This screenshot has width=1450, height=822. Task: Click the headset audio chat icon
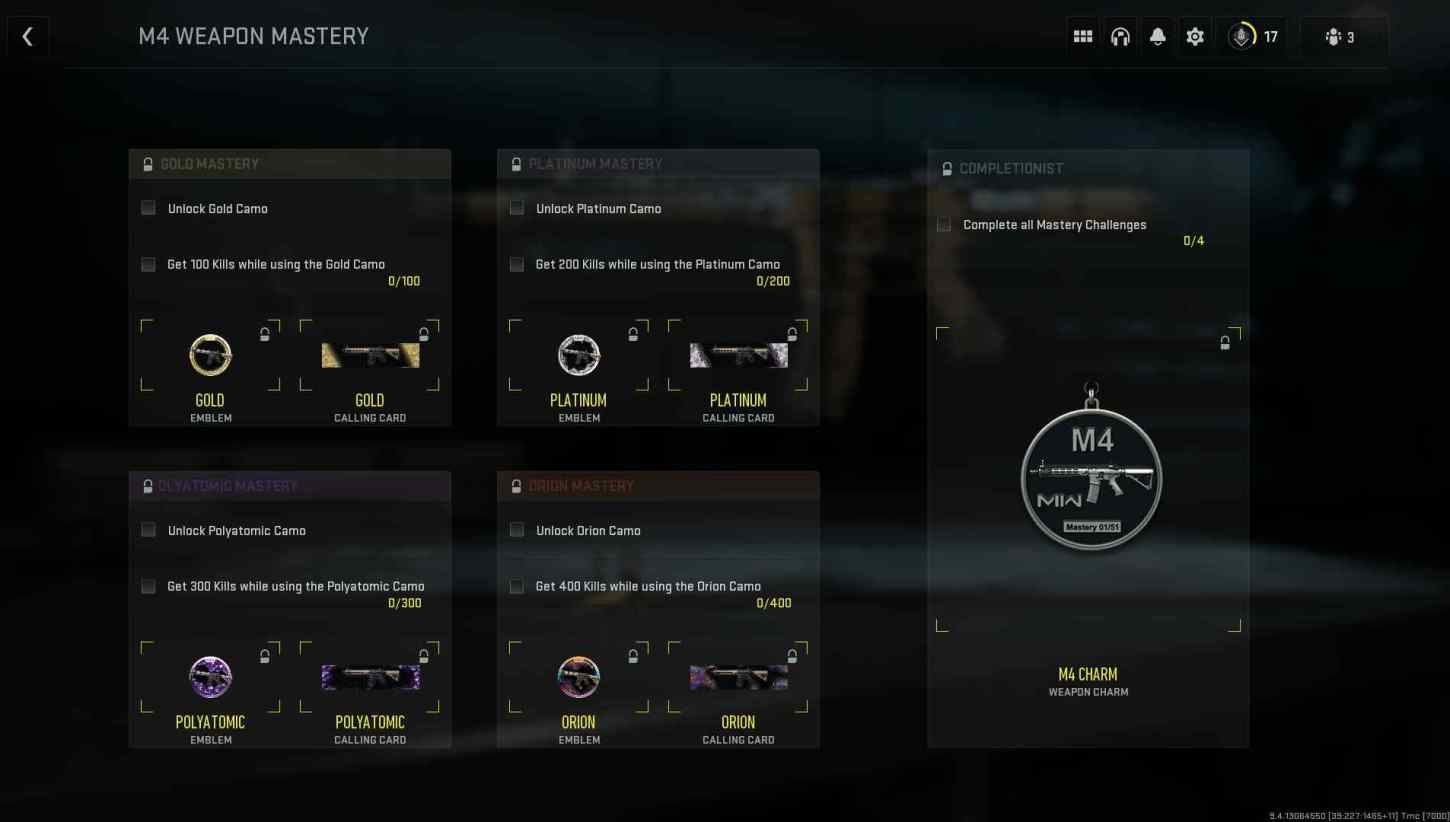(x=1120, y=36)
